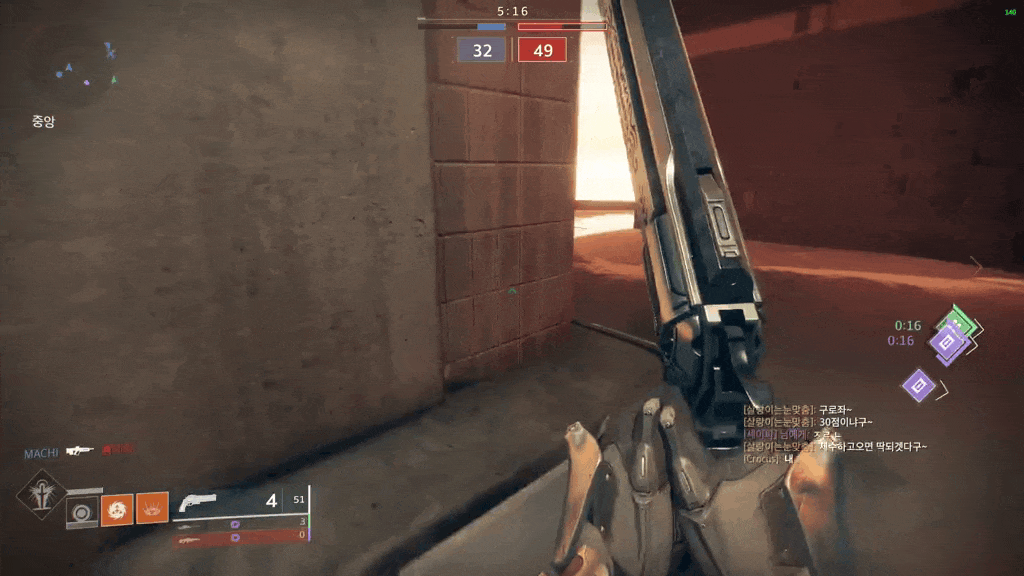
Task: Select the grey ring ability on cooldown
Action: pyautogui.click(x=82, y=511)
